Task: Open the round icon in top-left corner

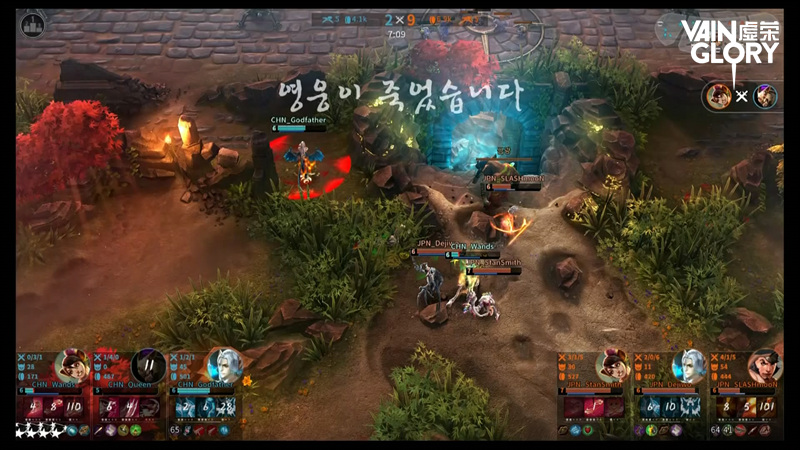Action: [x=32, y=23]
